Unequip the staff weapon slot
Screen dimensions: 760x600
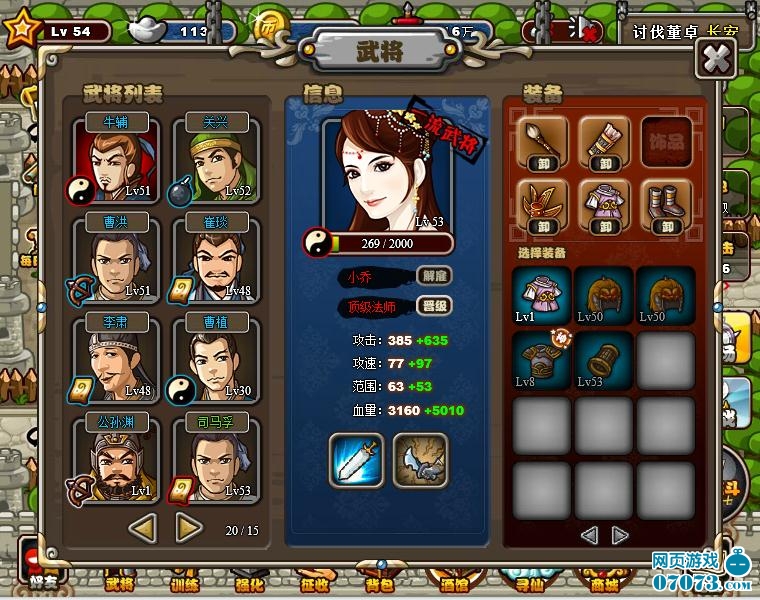pos(544,143)
